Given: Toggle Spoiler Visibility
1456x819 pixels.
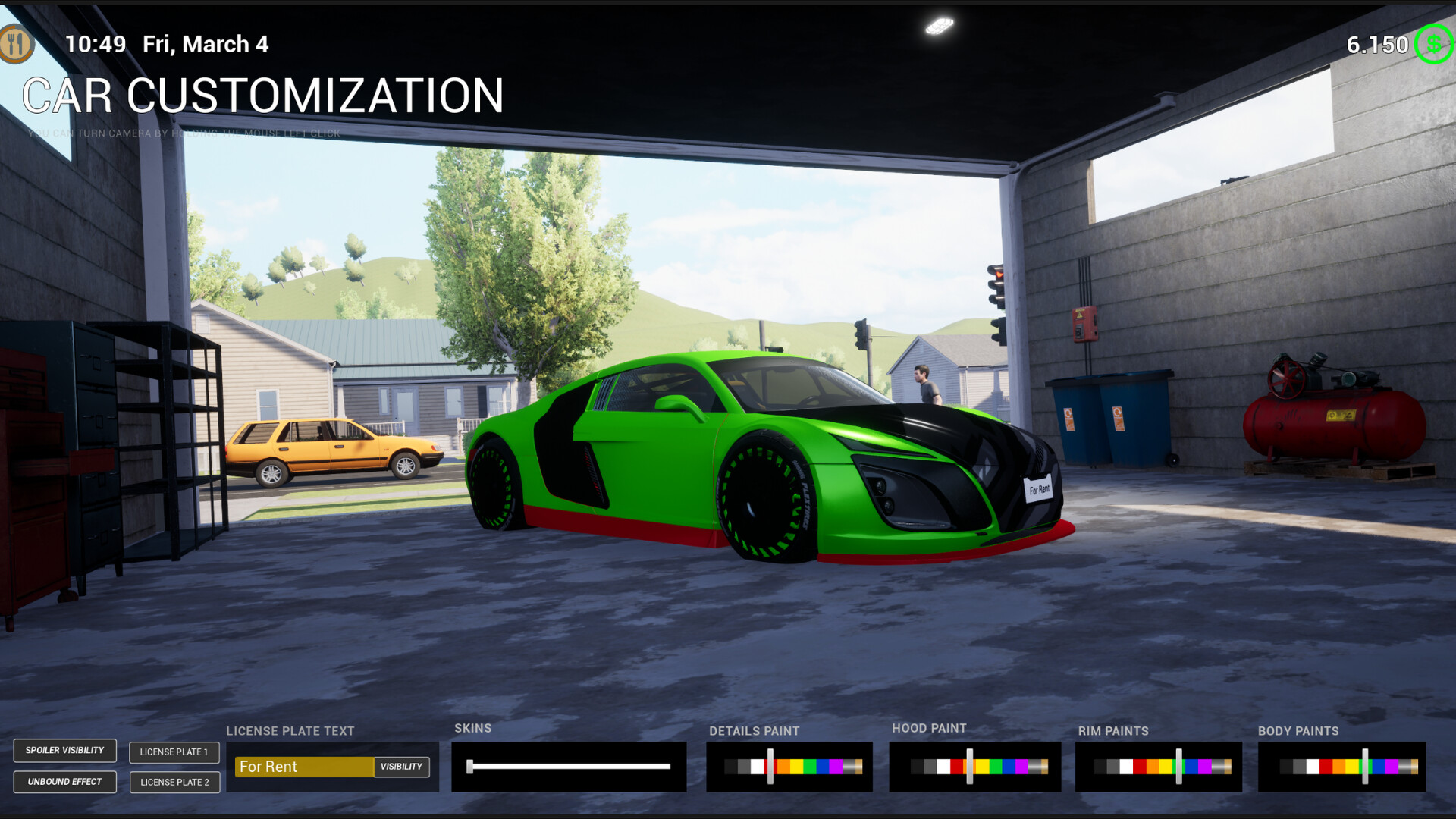Looking at the screenshot, I should (64, 751).
